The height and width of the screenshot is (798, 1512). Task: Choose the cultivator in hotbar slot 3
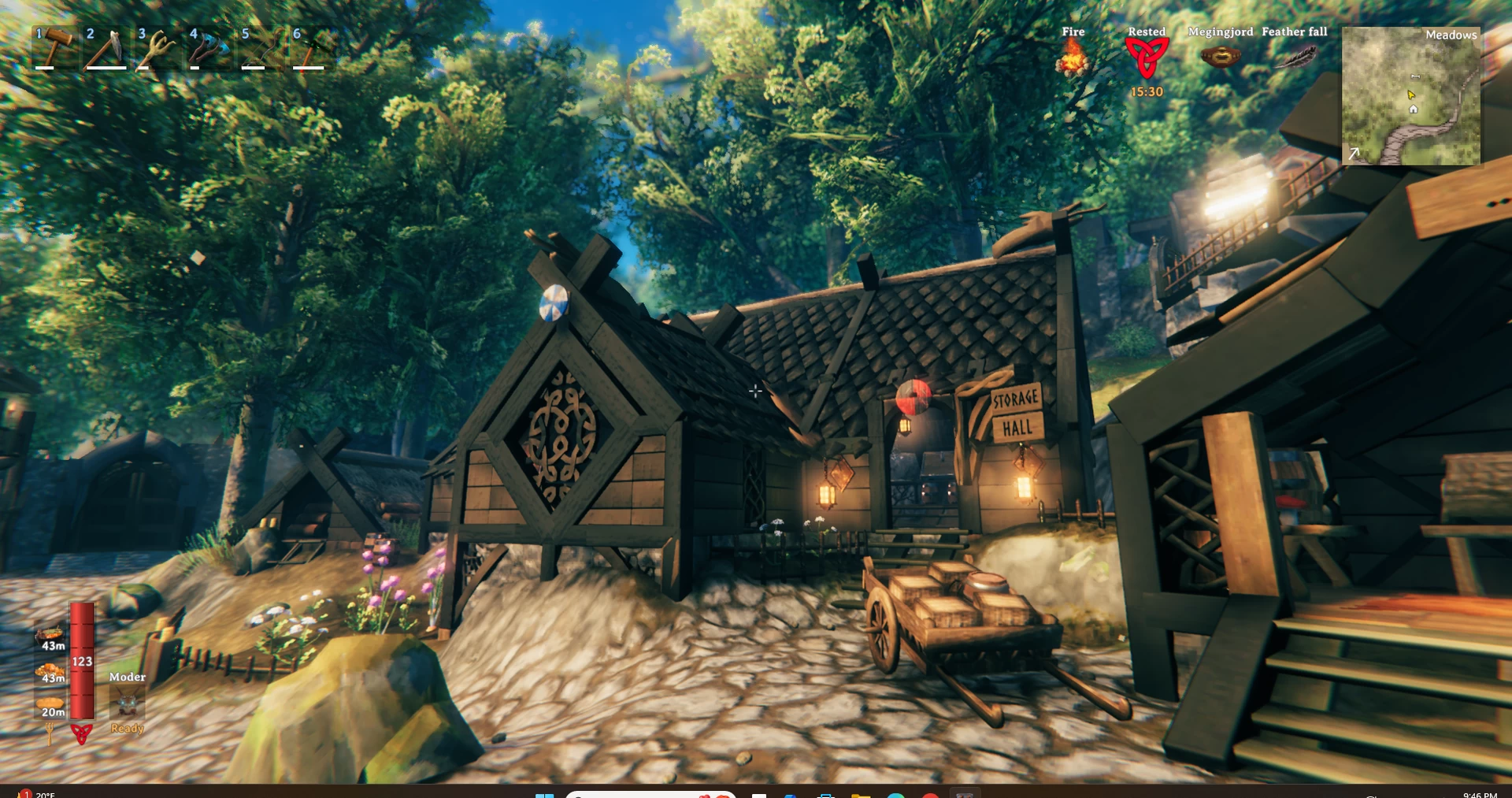(x=157, y=49)
